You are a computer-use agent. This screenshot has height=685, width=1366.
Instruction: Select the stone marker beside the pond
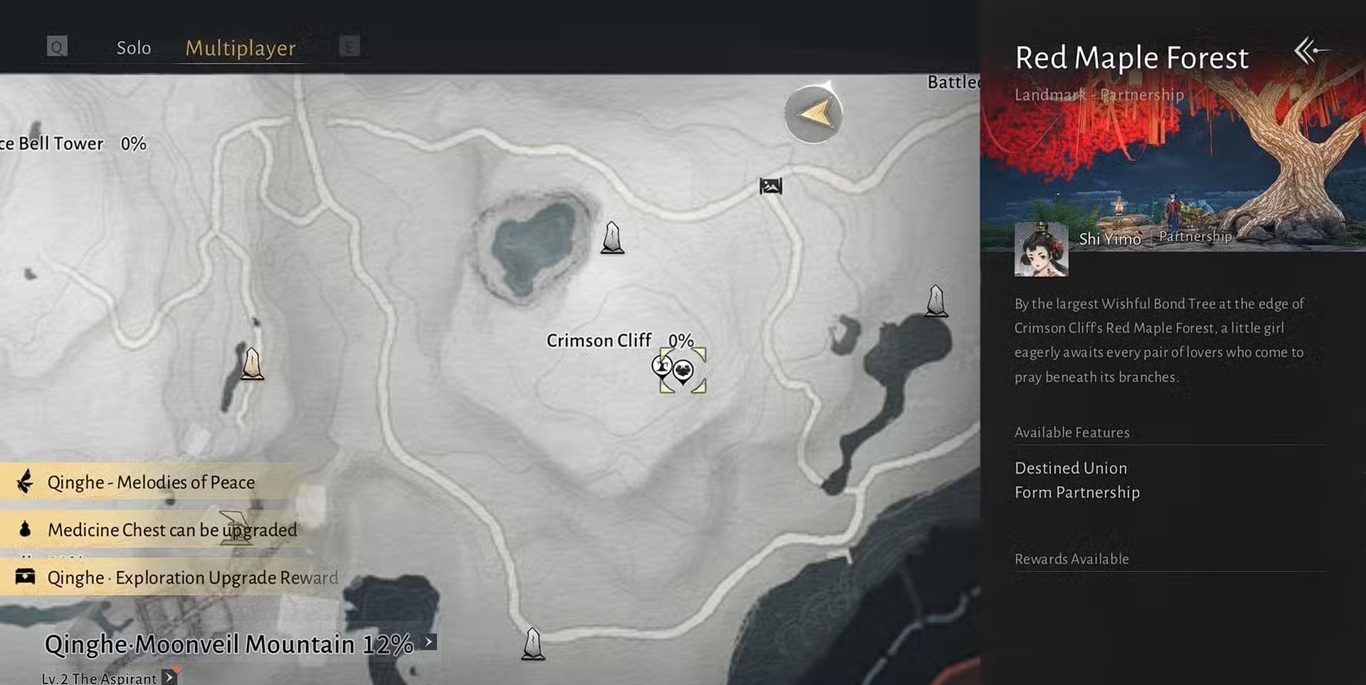[x=612, y=238]
